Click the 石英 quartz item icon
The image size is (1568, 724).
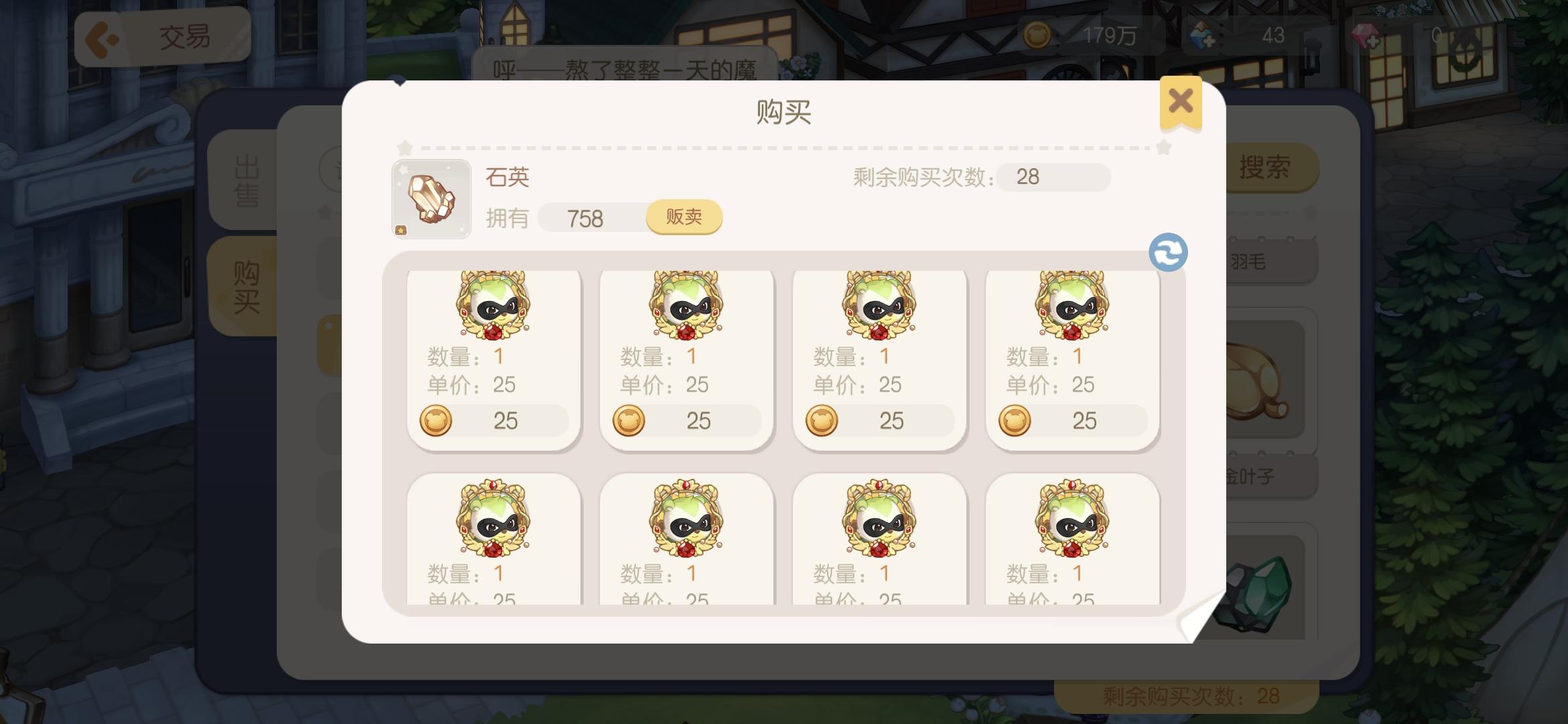[431, 198]
